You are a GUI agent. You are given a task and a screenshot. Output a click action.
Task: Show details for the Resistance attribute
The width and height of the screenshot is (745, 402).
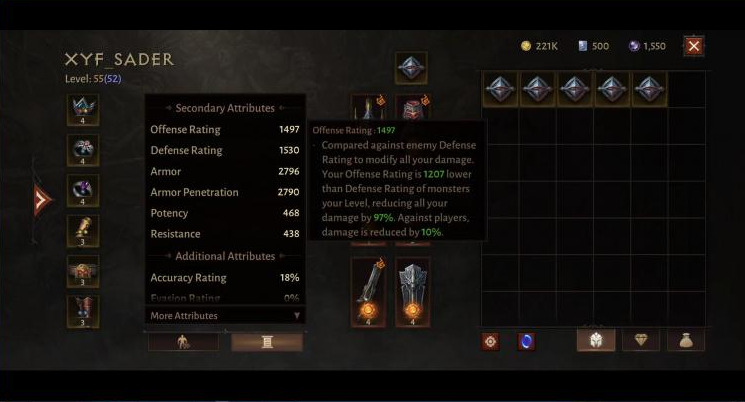224,234
